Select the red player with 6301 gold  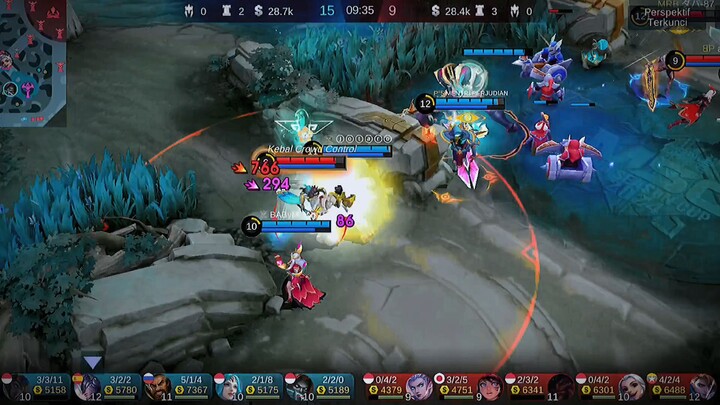610,386
